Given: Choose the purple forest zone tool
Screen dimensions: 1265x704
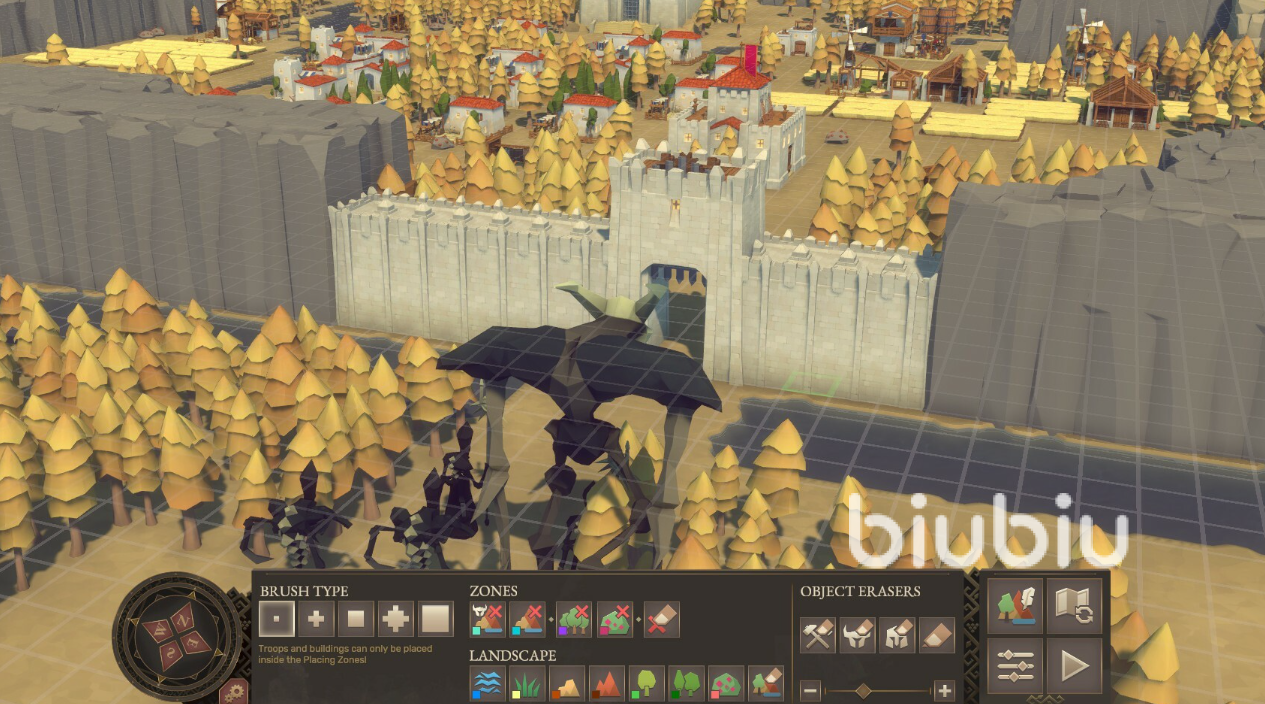Looking at the screenshot, I should point(575,620).
